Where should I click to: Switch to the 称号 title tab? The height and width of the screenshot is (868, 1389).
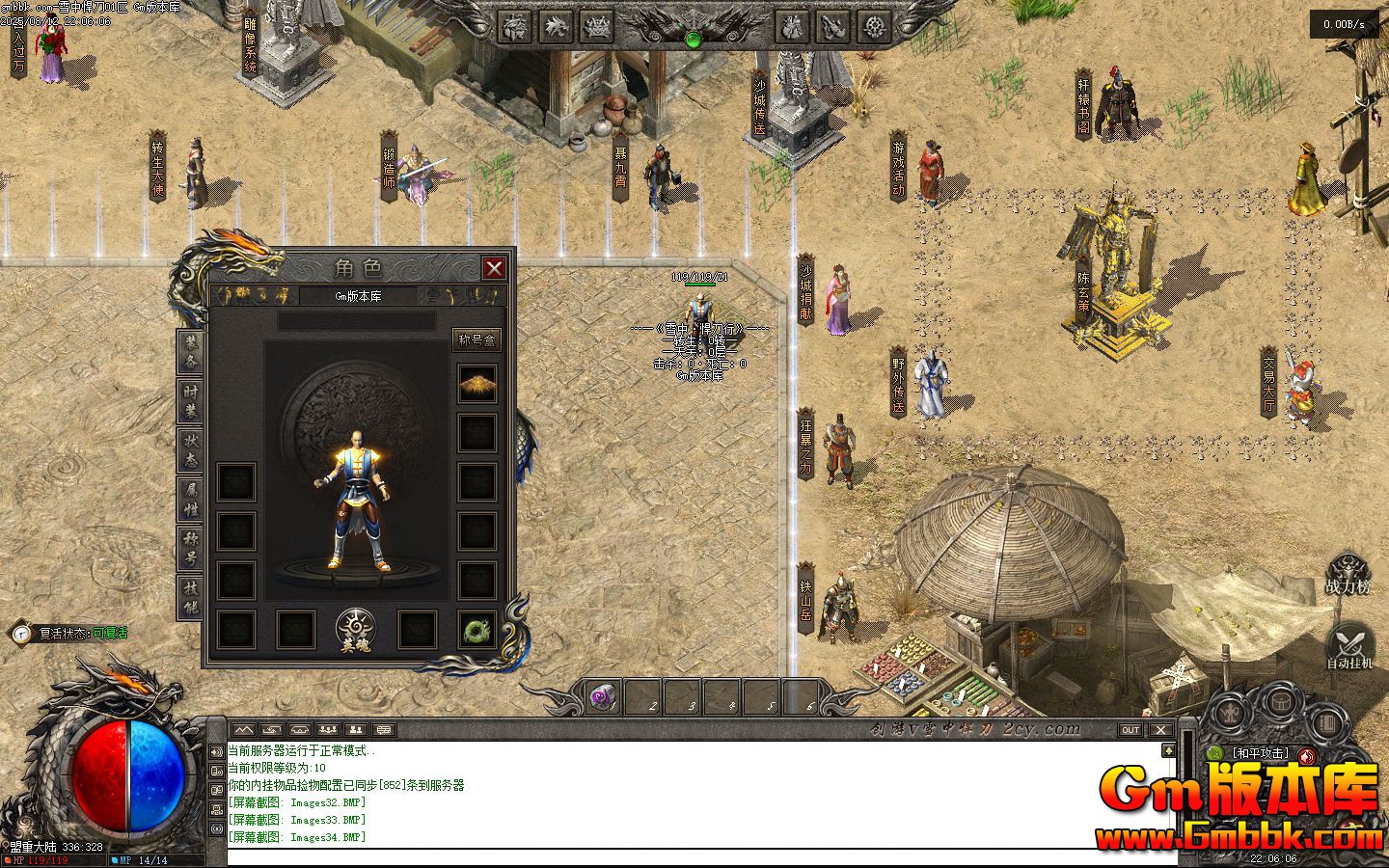tap(191, 548)
